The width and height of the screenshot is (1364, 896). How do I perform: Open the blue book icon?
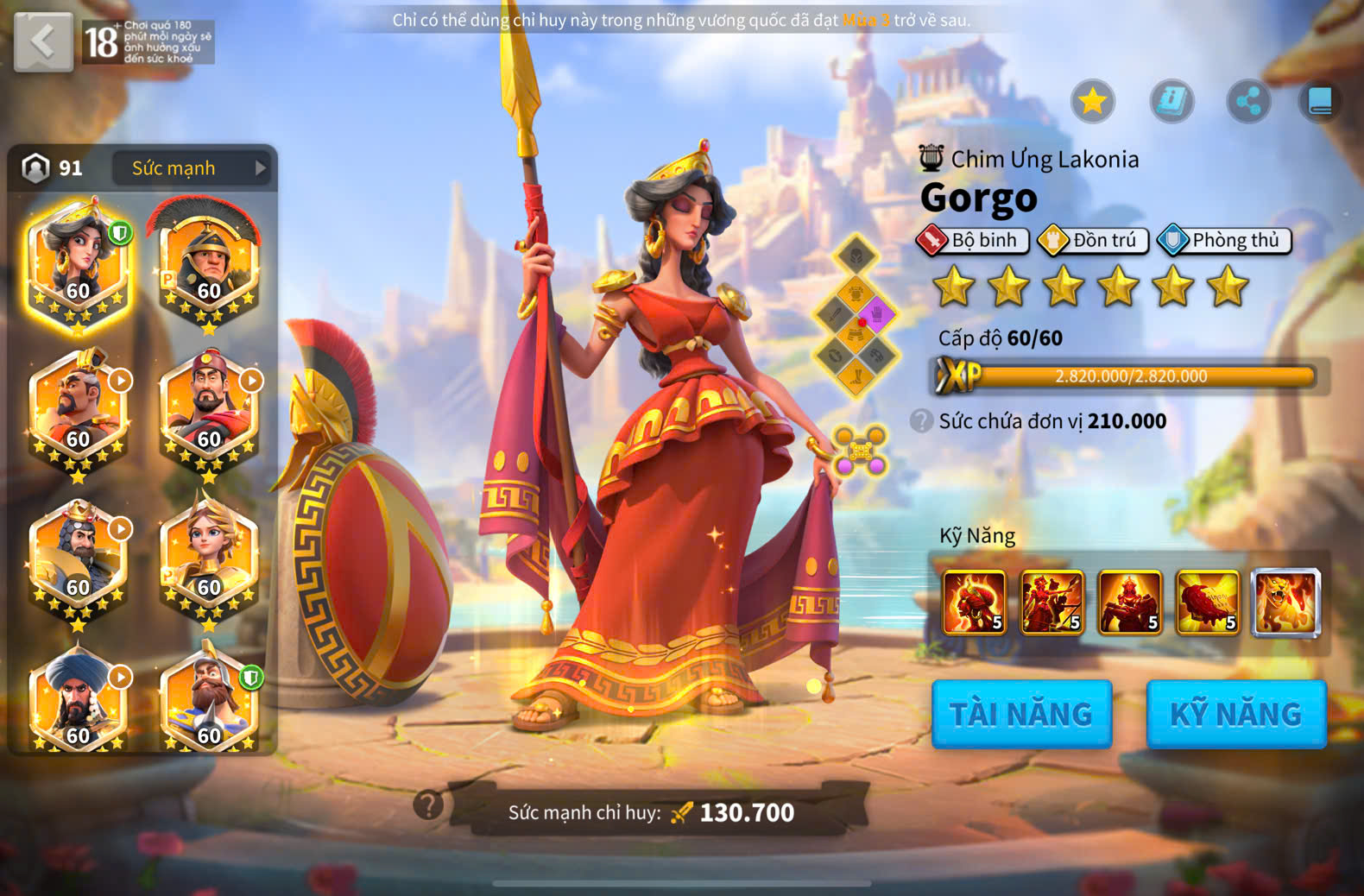[1320, 102]
